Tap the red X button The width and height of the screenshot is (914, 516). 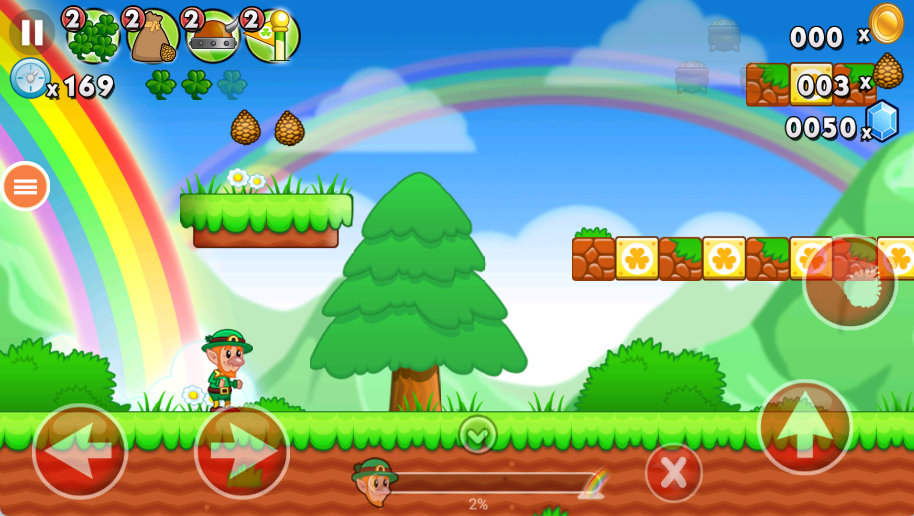673,472
